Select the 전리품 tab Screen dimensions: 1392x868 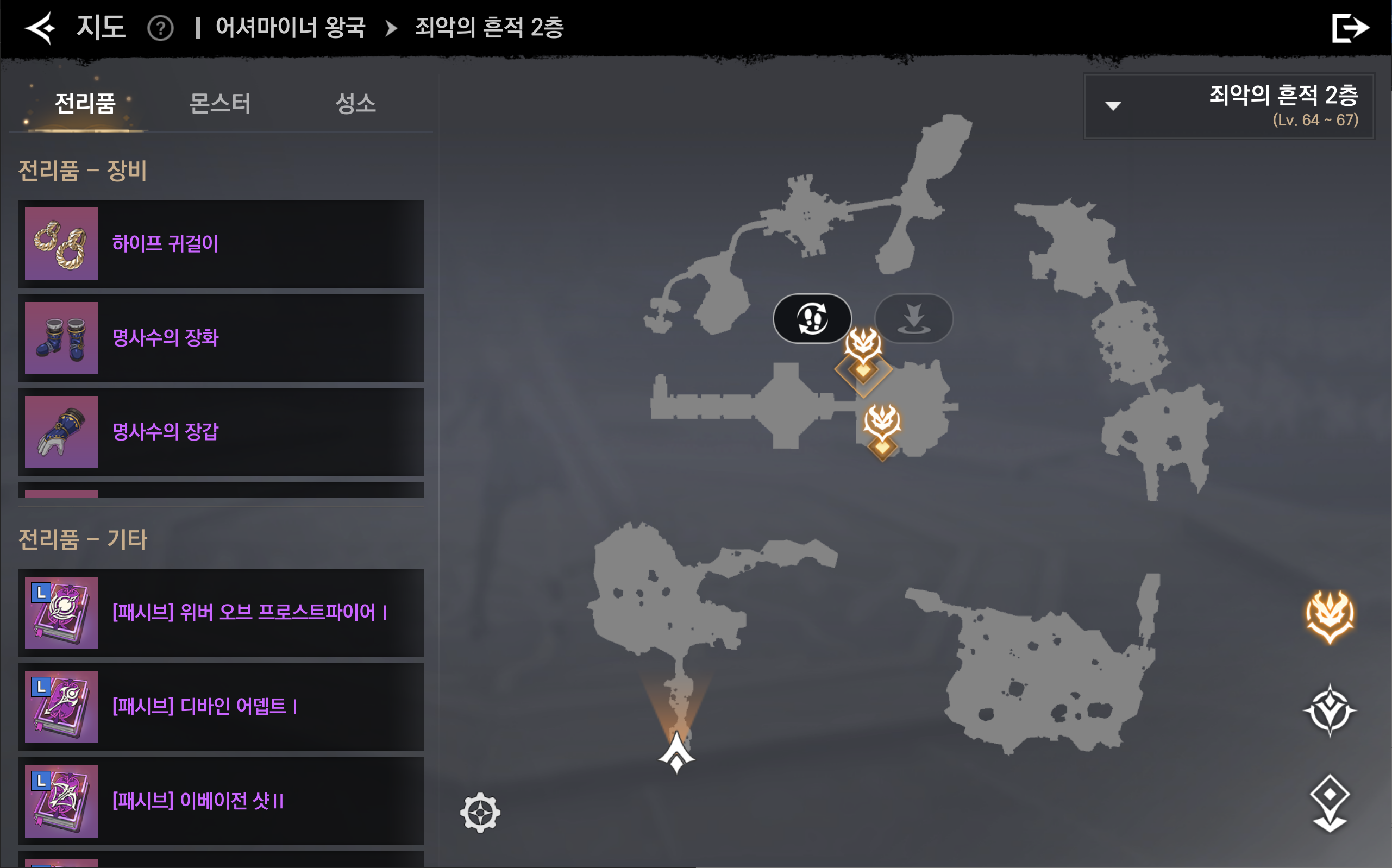85,104
